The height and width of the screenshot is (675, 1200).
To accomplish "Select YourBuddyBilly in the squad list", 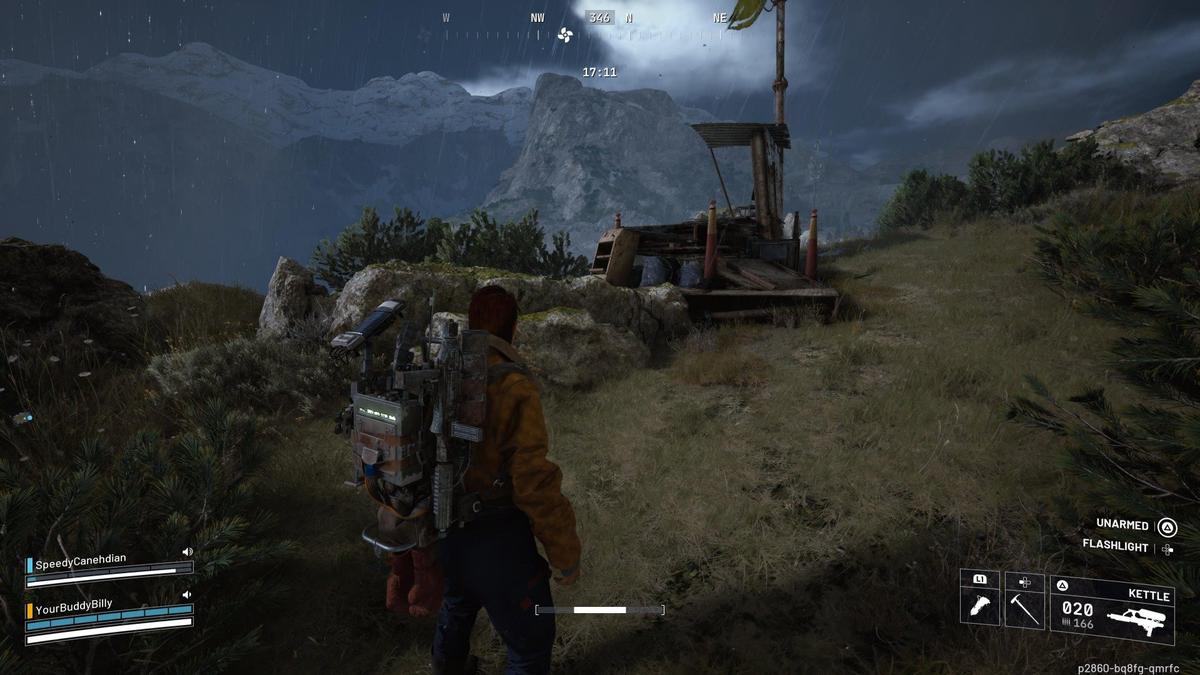I will [x=74, y=605].
